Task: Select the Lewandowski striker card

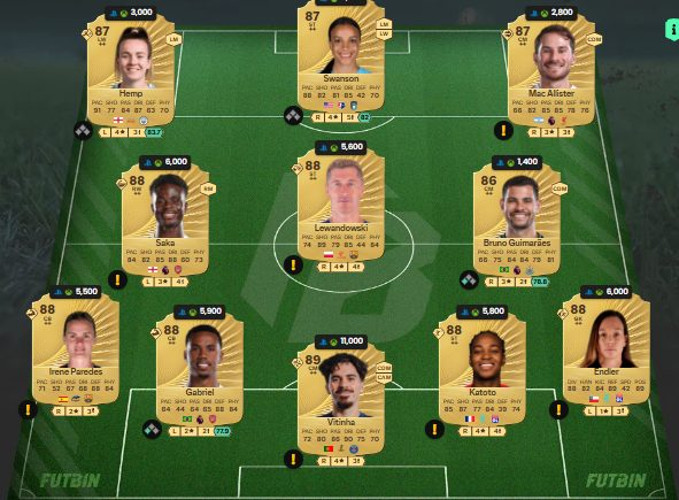Action: pyautogui.click(x=342, y=207)
